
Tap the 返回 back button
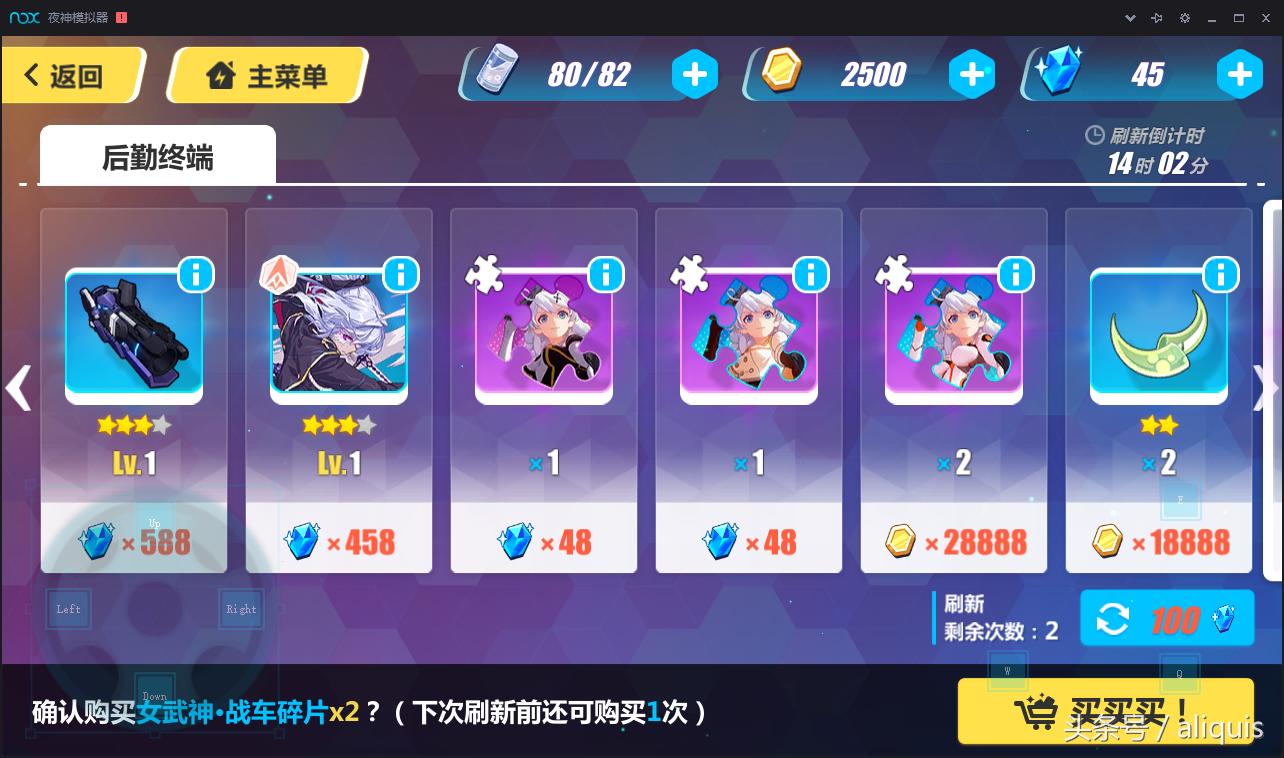(70, 73)
